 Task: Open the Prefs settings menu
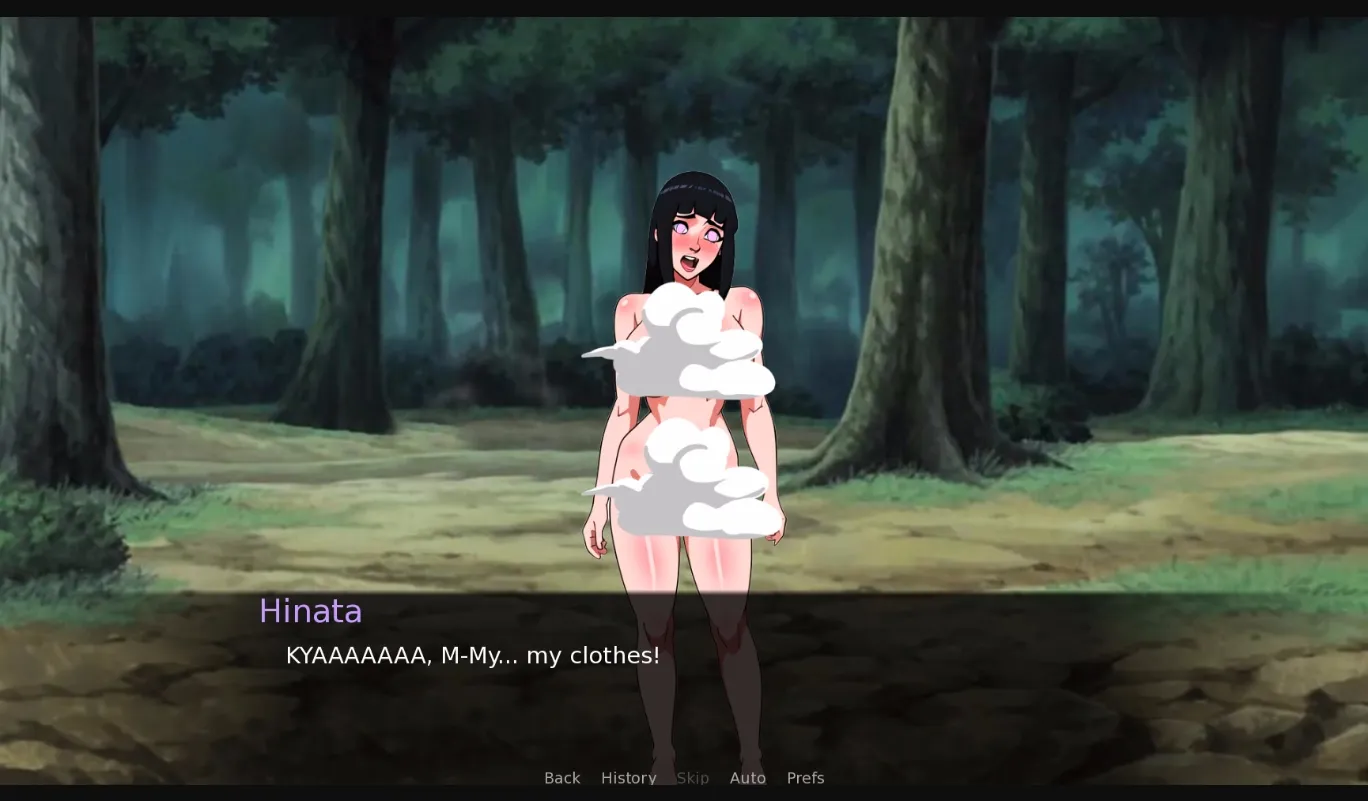pyautogui.click(x=805, y=777)
